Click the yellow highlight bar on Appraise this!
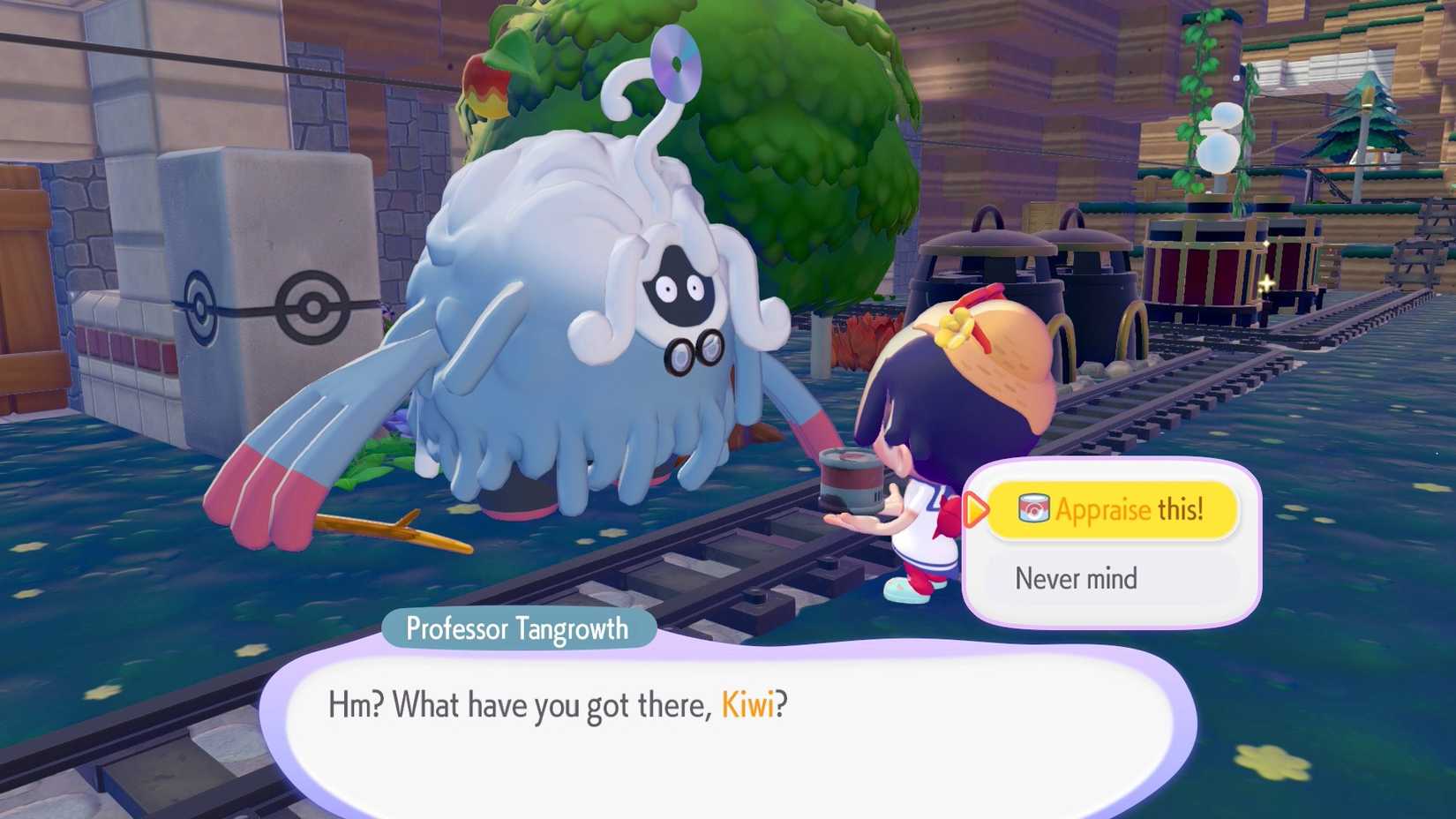Viewport: 1456px width, 819px height. 1114,510
